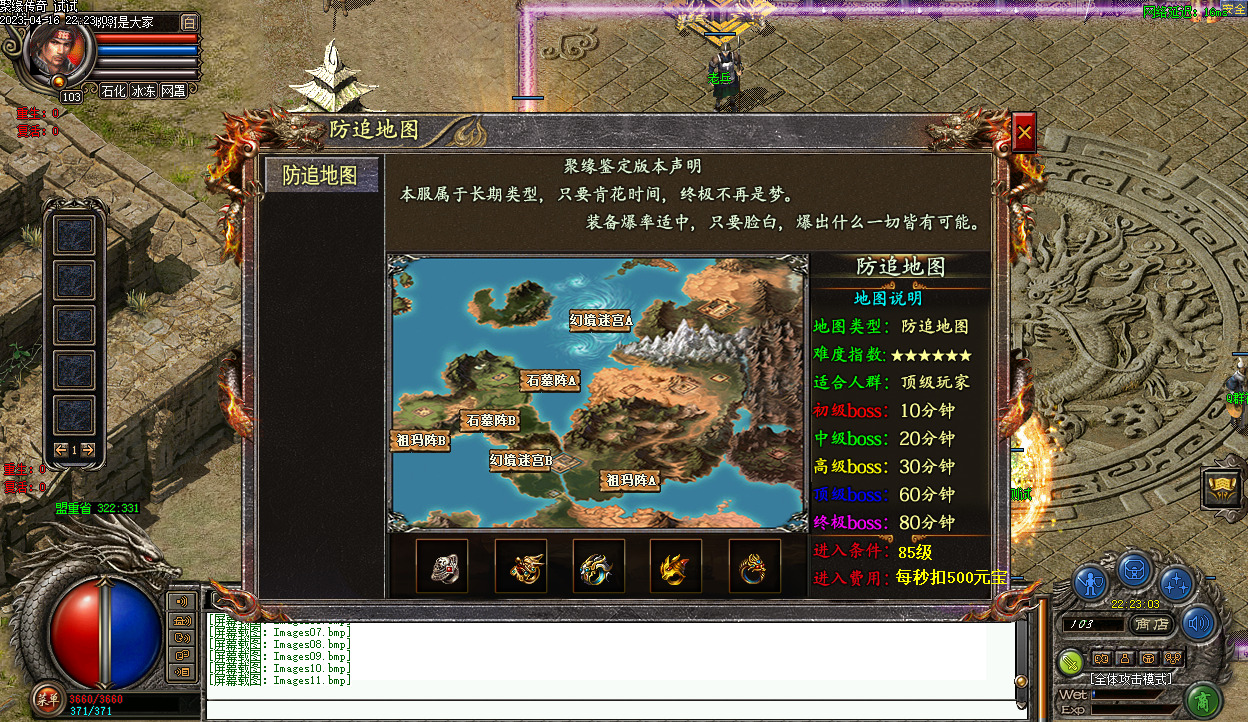Open the 商店 shop button

click(1153, 623)
